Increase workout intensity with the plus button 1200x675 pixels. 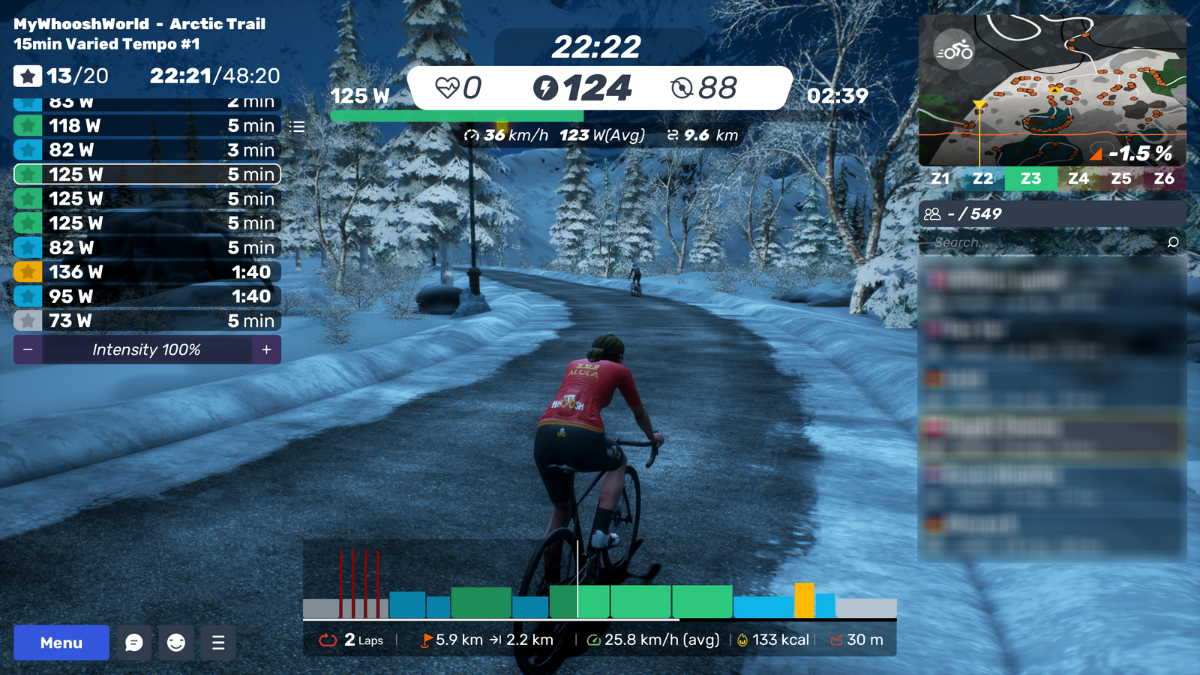267,350
